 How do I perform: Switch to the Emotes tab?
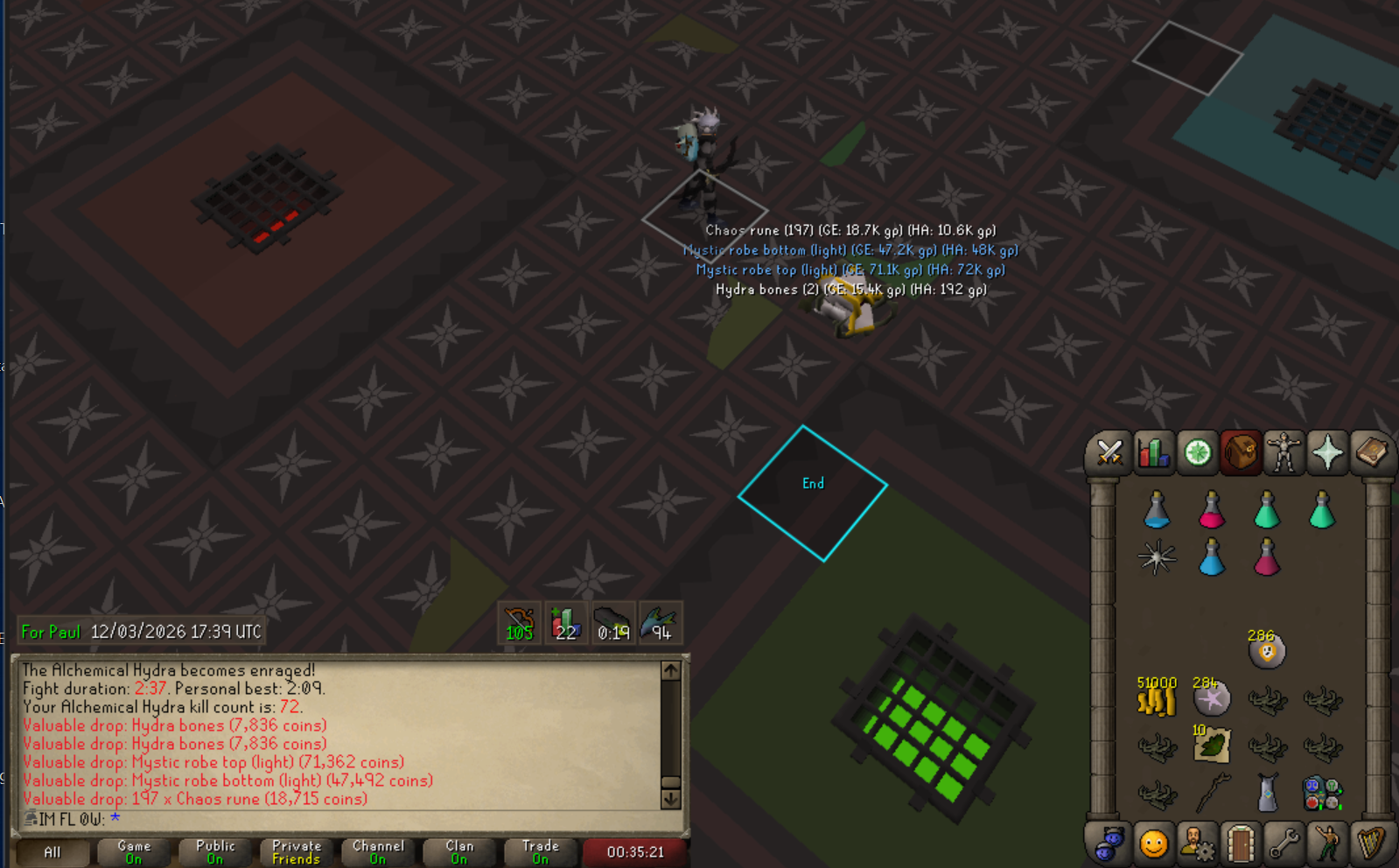pos(1327,844)
